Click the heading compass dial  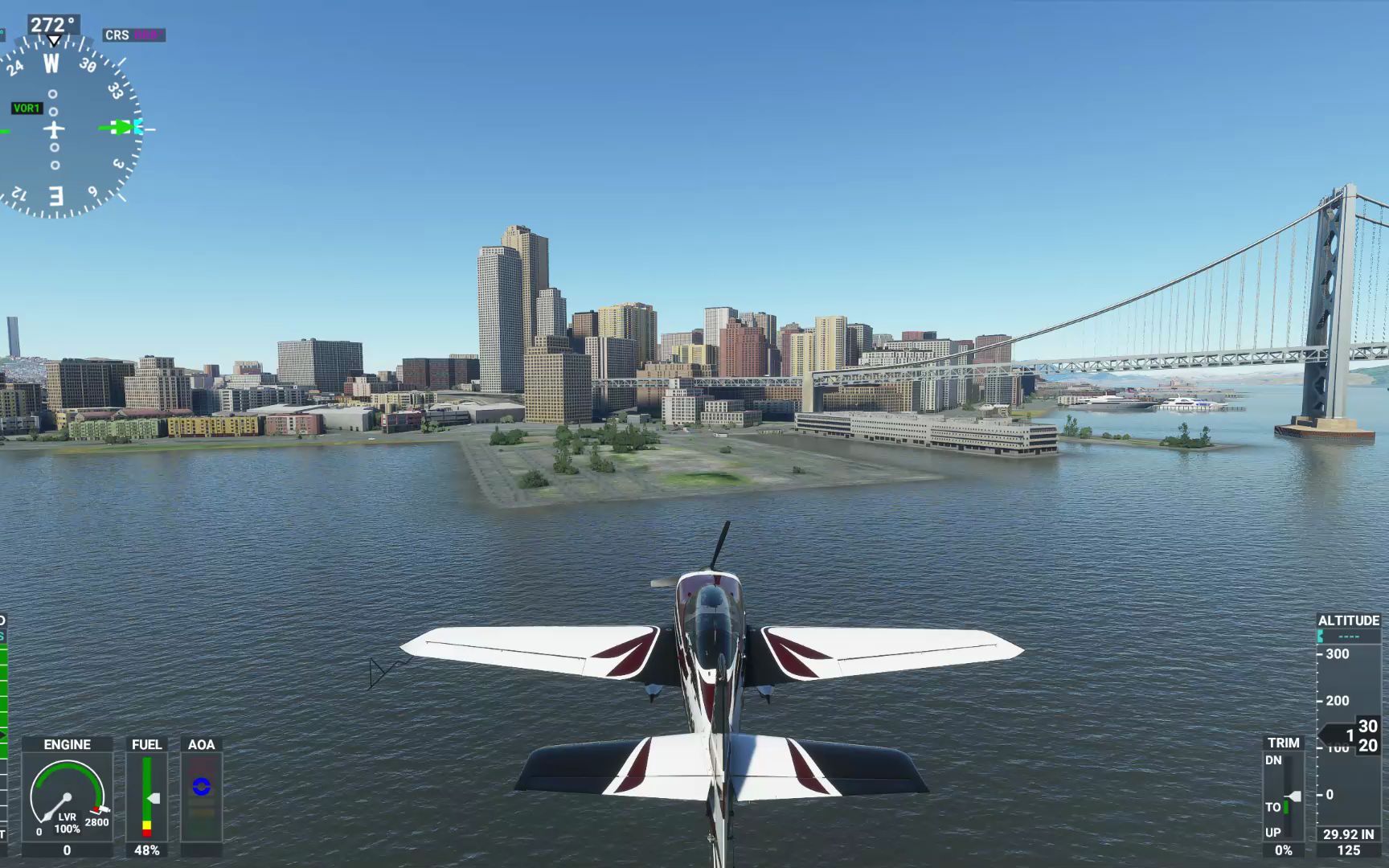click(55, 129)
